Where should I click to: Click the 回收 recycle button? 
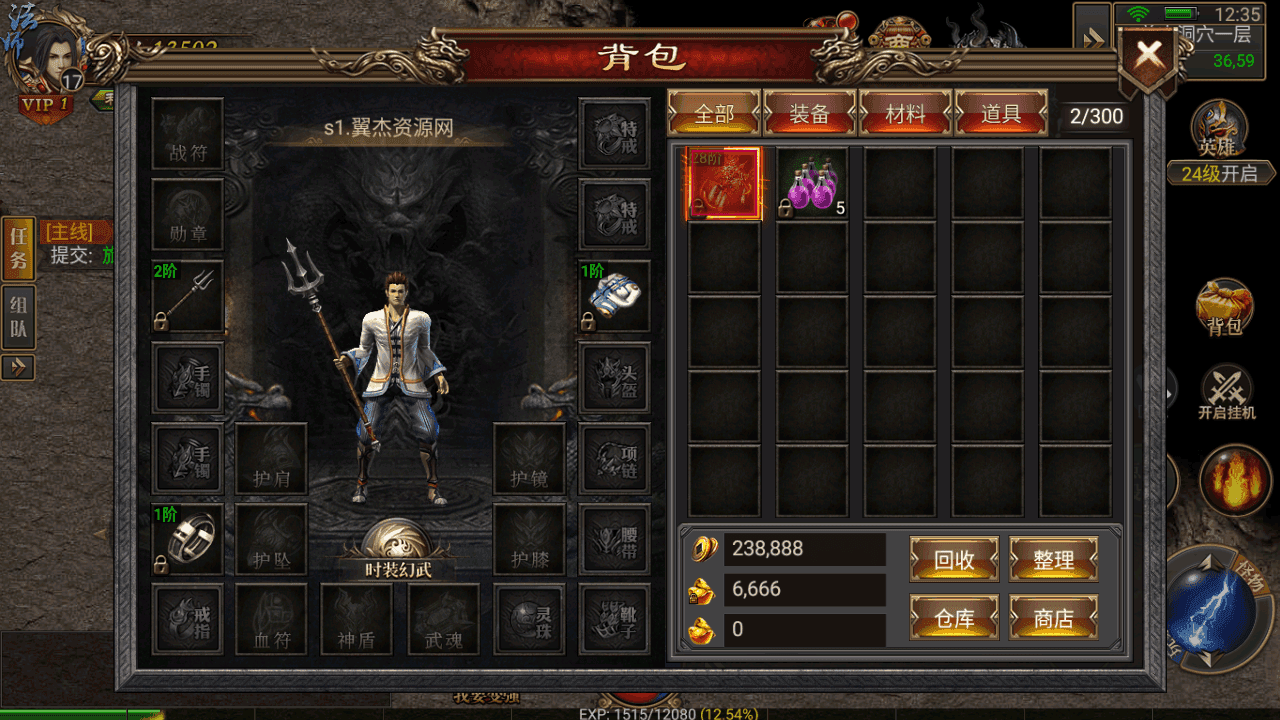pyautogui.click(x=954, y=560)
